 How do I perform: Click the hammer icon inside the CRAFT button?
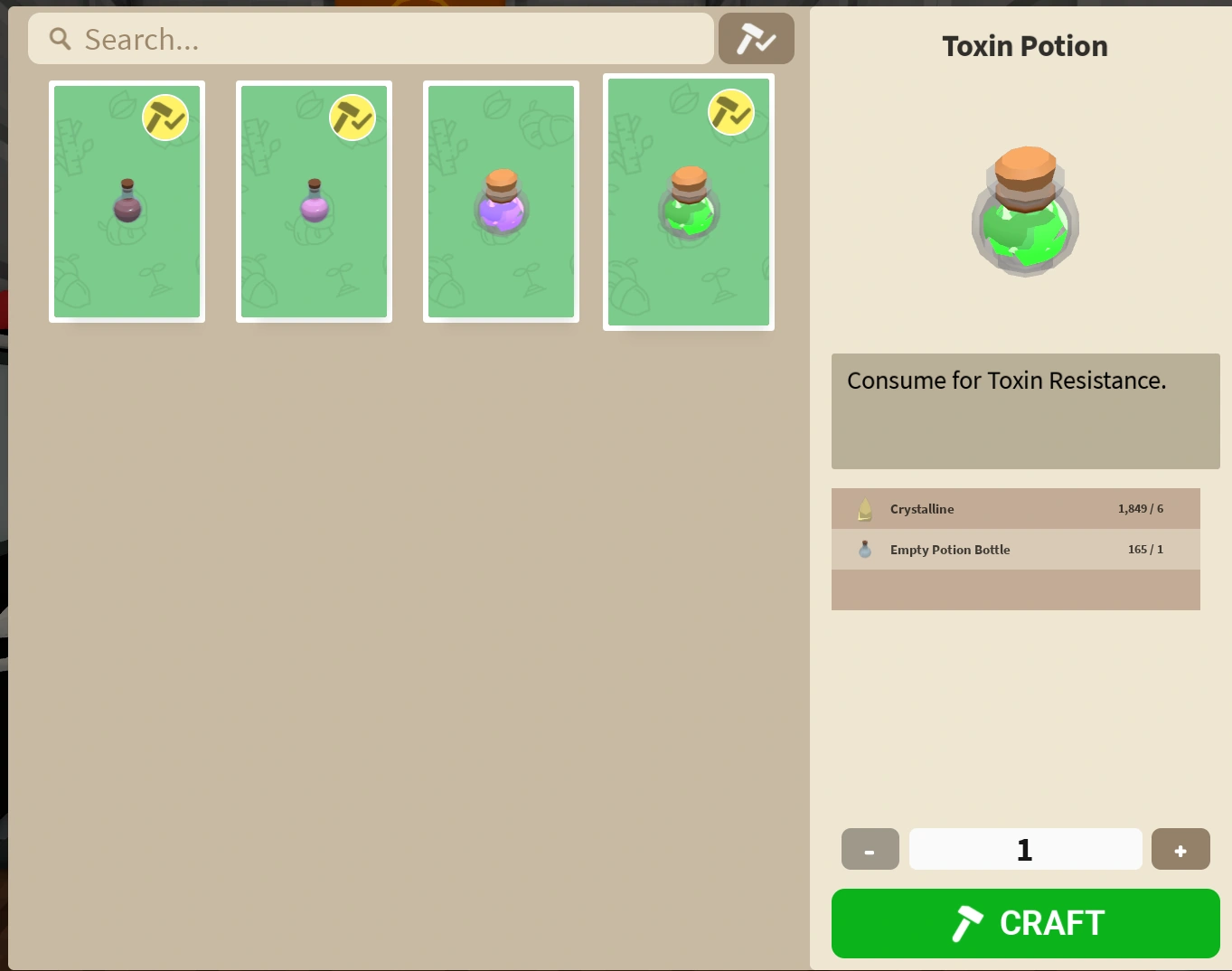coord(969,923)
